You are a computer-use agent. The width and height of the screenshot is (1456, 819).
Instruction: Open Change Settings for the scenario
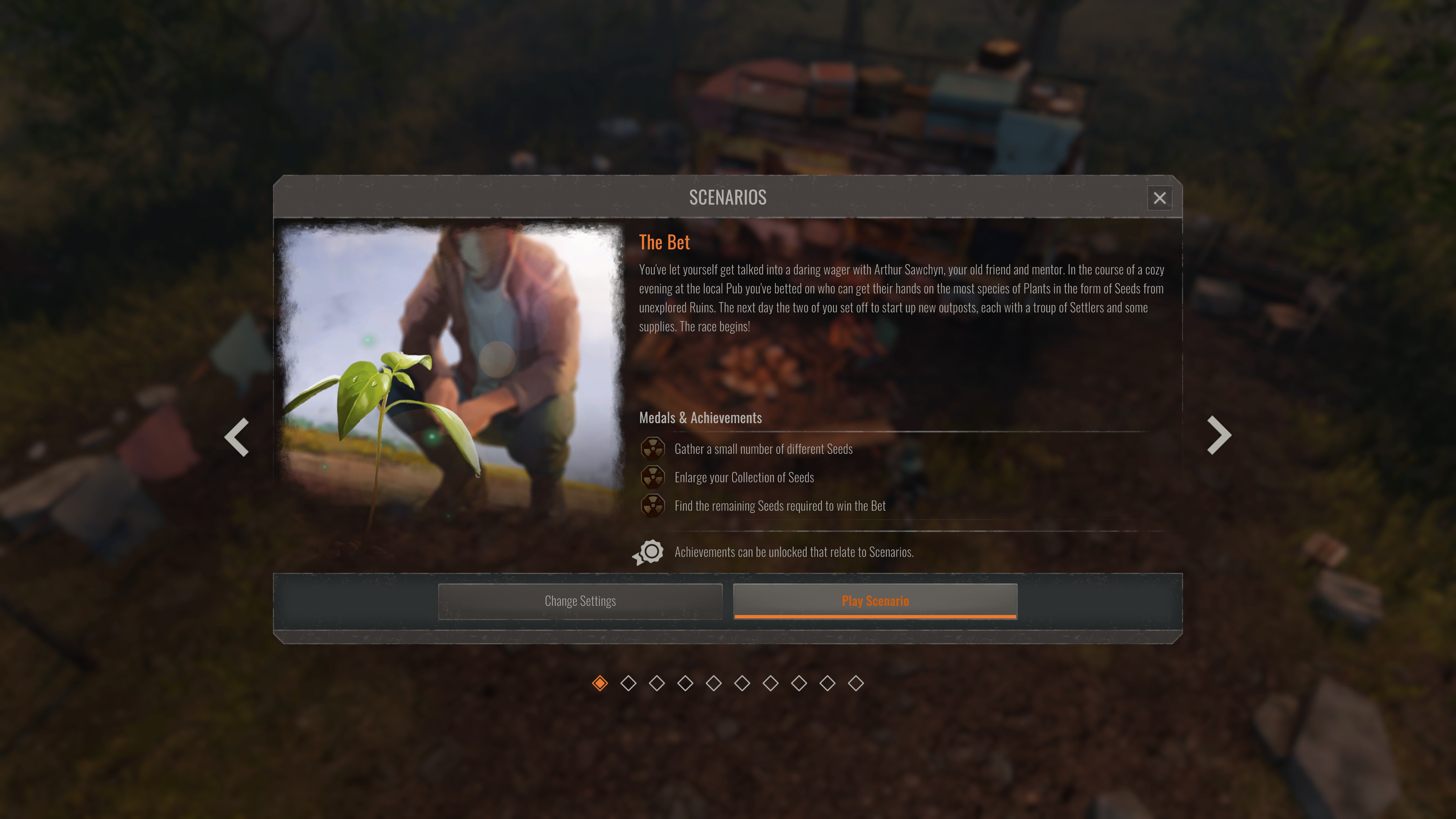tap(580, 601)
